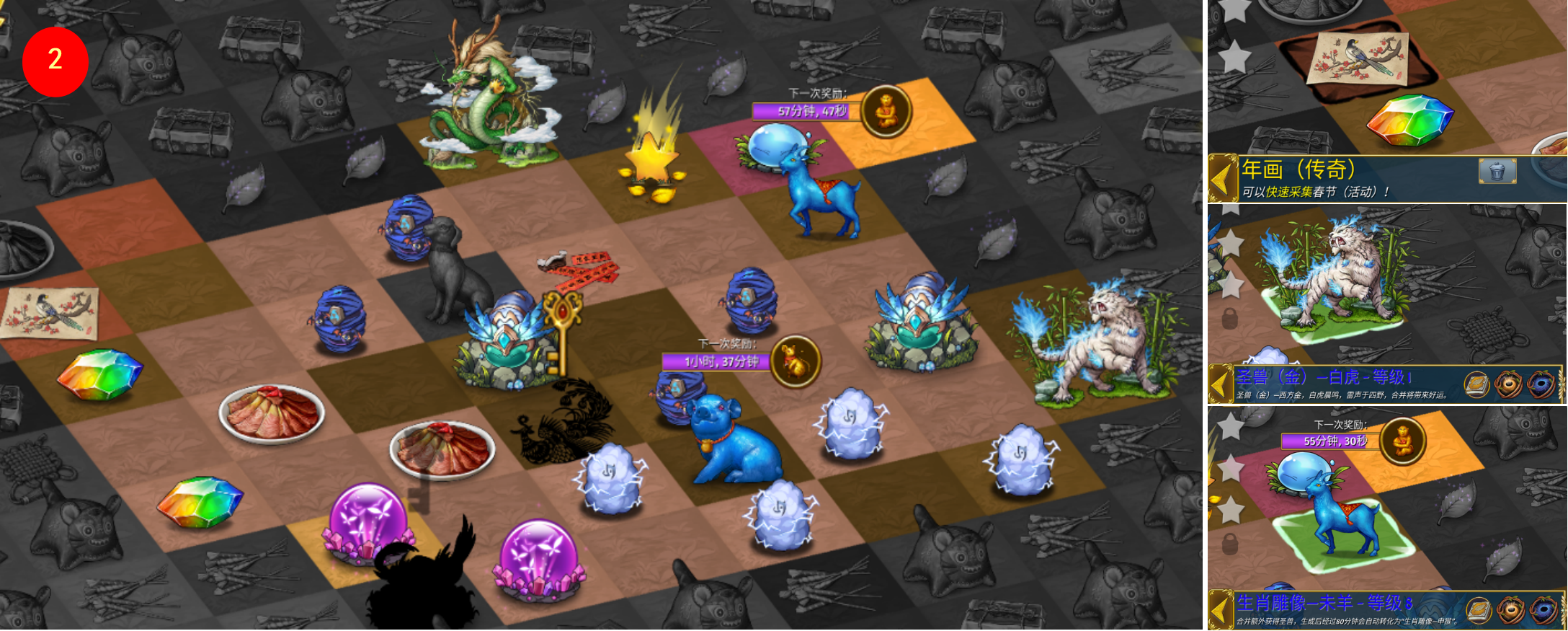Viewport: 1568px width, 631px height.
Task: Activate the blue vortex icon on the 未羊 bar
Action: tap(1543, 610)
